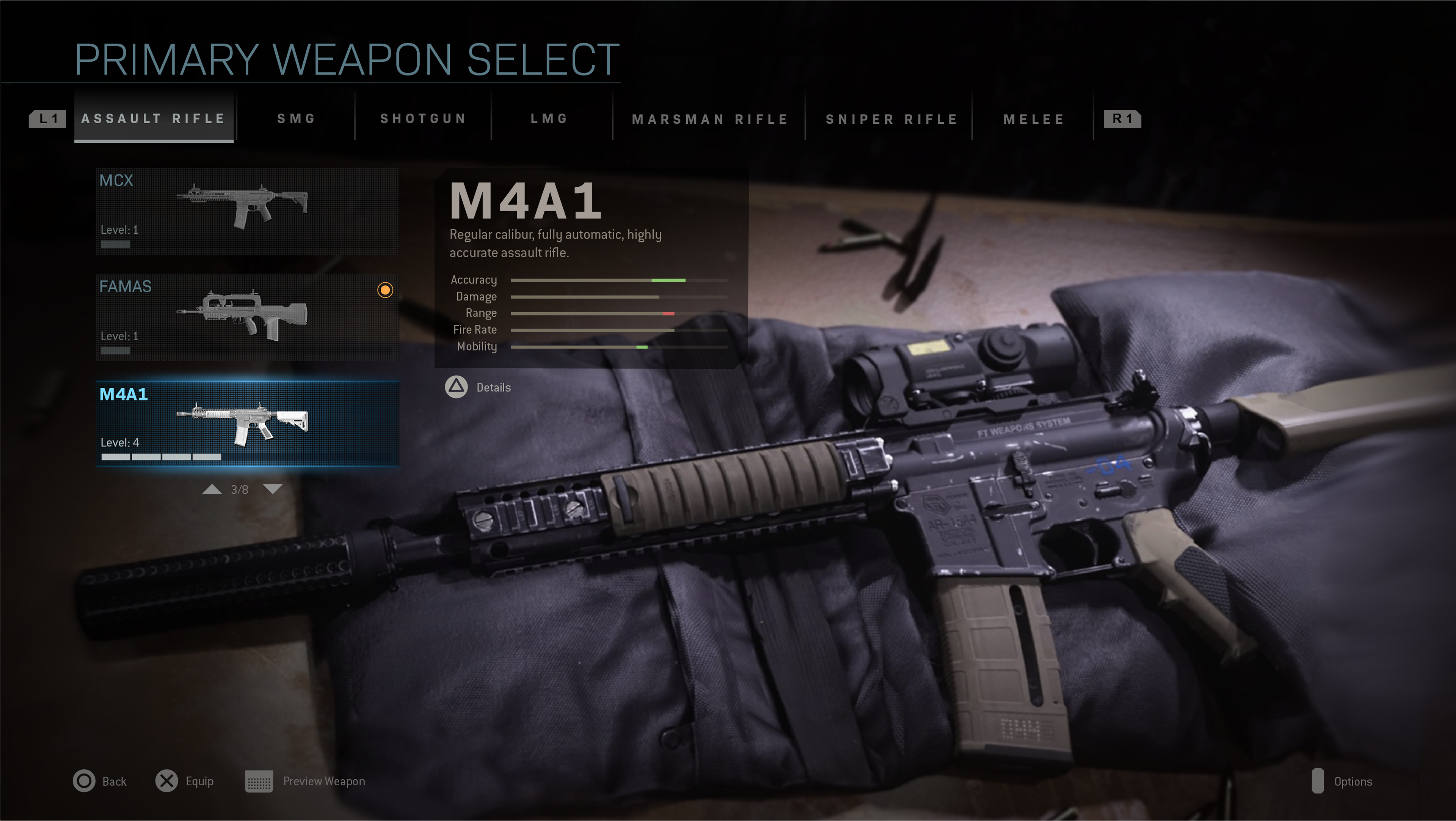1456x821 pixels.
Task: Open the Options menu
Action: coord(1342,781)
